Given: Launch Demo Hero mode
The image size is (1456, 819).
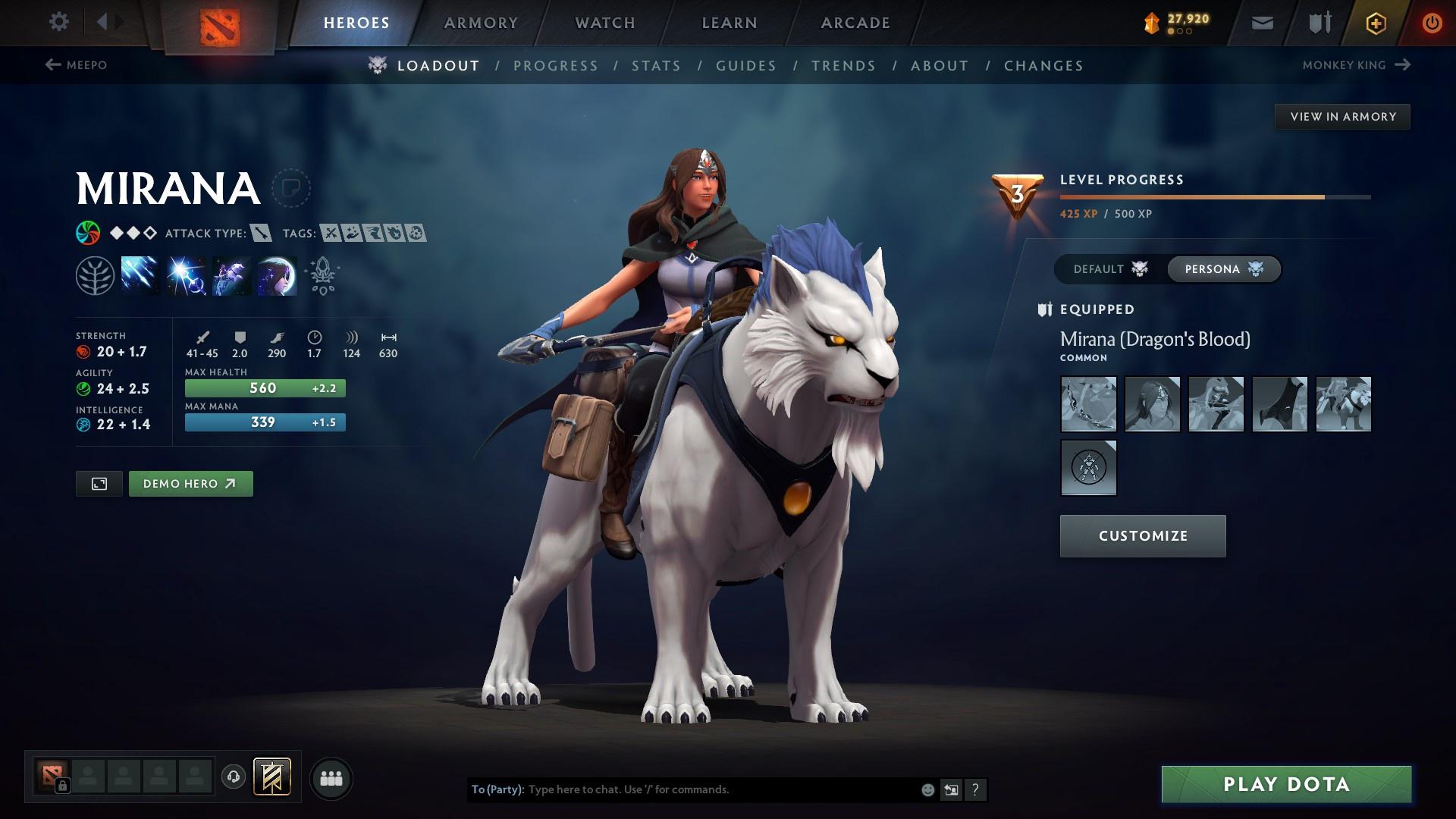Looking at the screenshot, I should point(190,484).
